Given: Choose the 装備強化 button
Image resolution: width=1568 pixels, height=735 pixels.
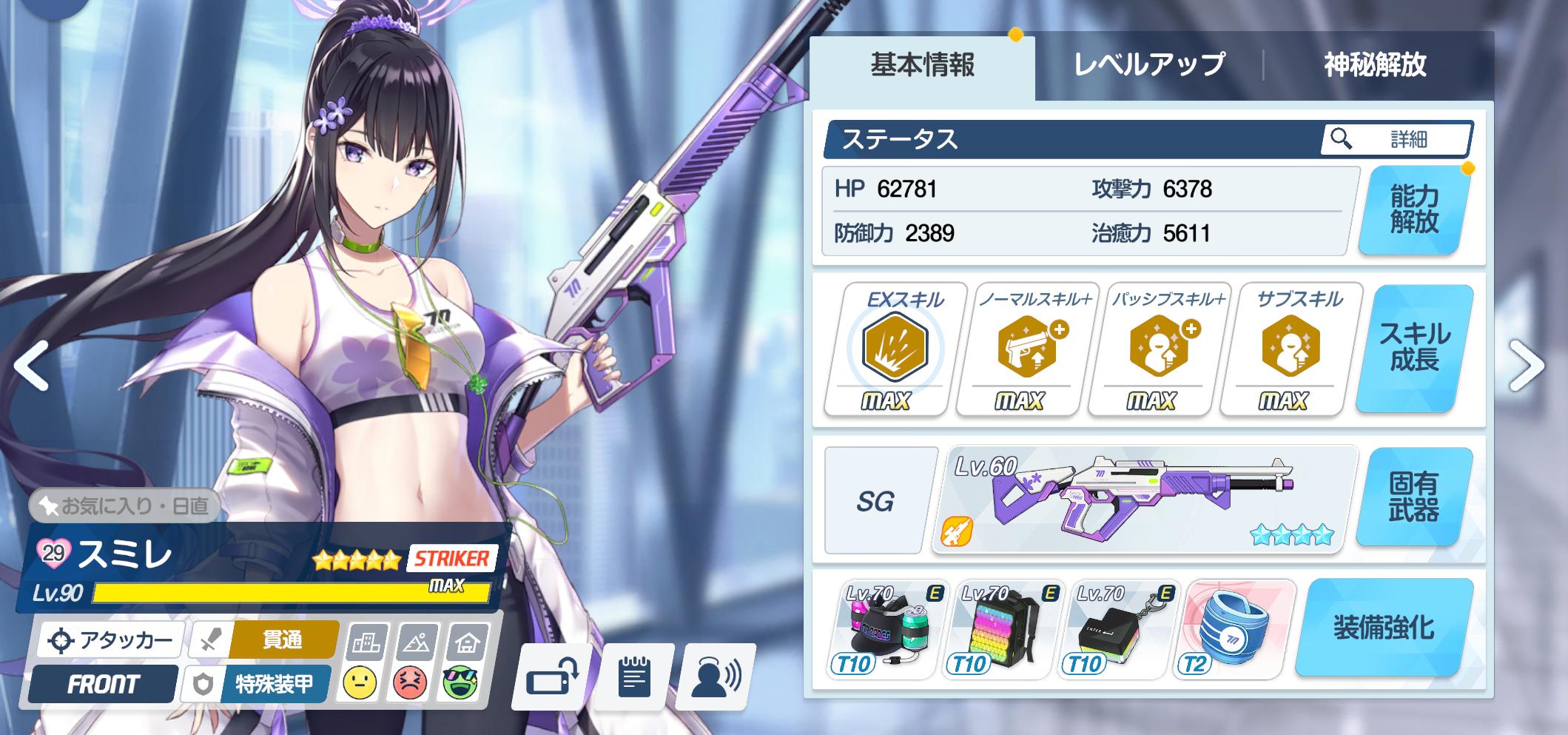Looking at the screenshot, I should pyautogui.click(x=1383, y=628).
